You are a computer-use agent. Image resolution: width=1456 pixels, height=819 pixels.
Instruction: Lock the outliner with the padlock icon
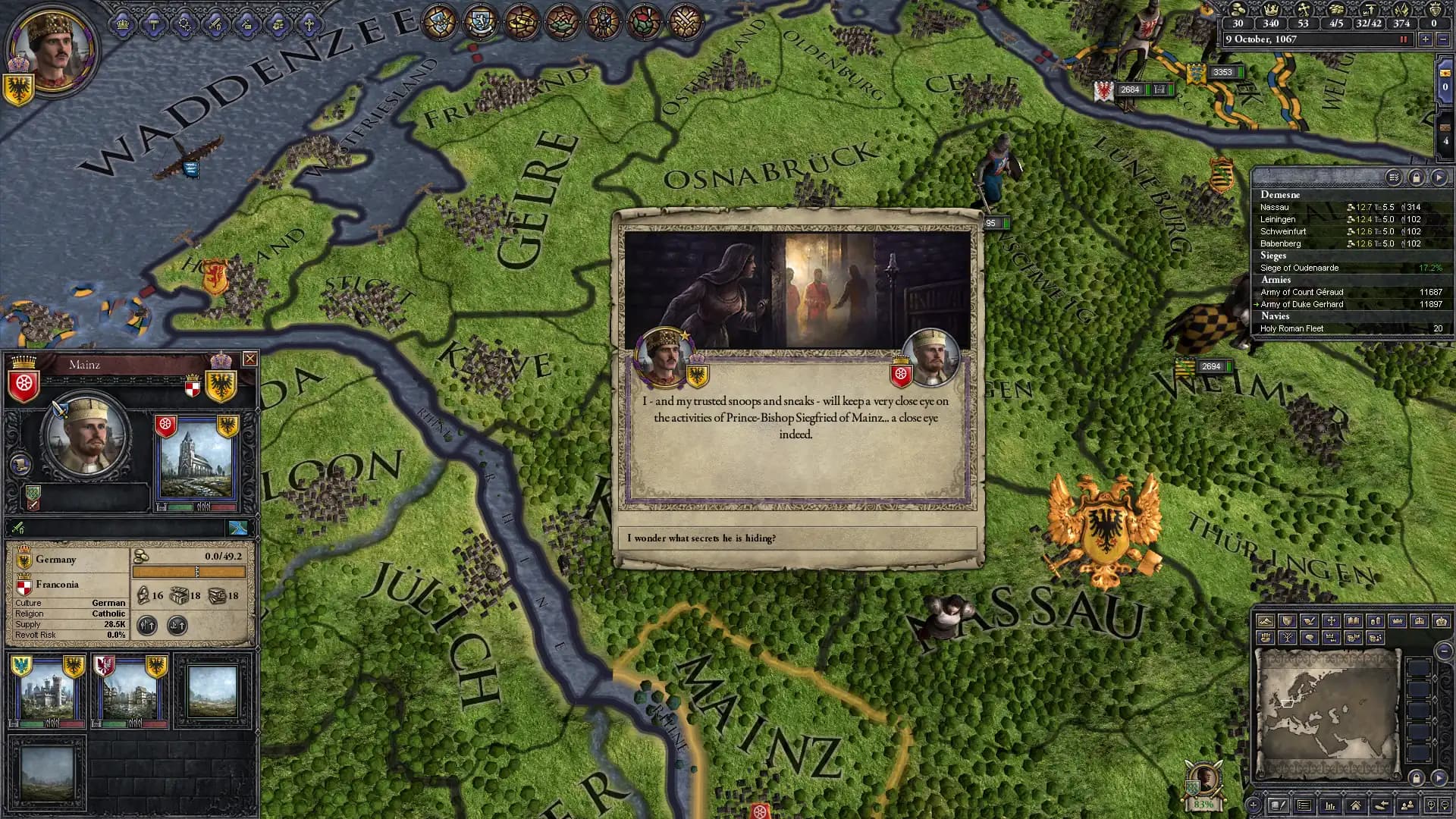pyautogui.click(x=1417, y=178)
